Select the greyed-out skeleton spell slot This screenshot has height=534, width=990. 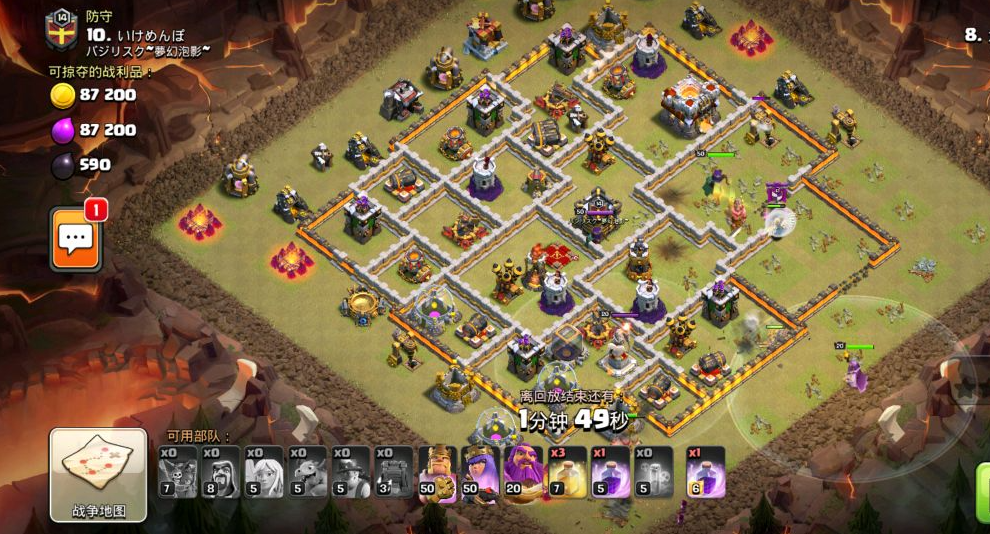653,471
